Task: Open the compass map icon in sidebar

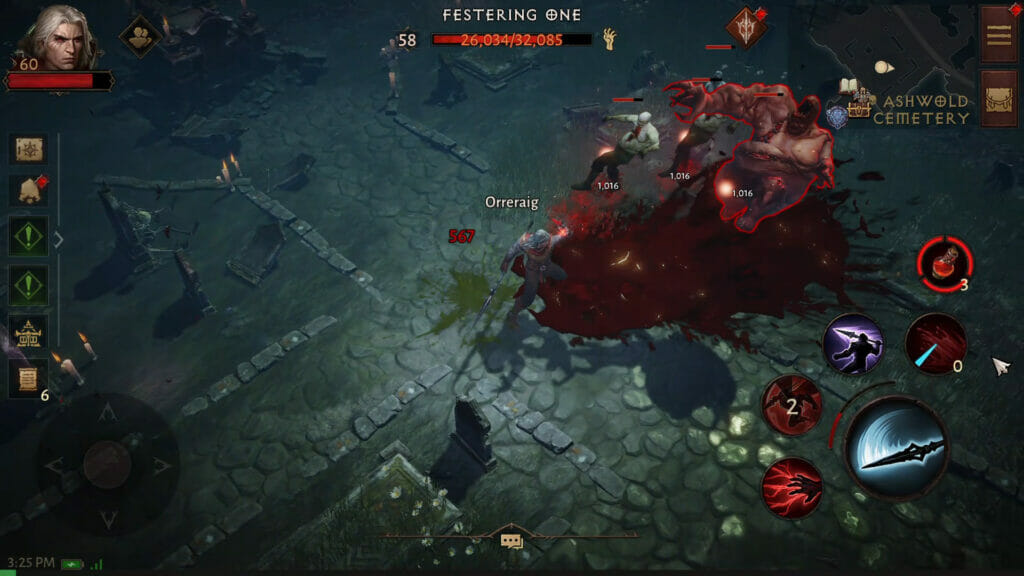Action: pos(28,149)
